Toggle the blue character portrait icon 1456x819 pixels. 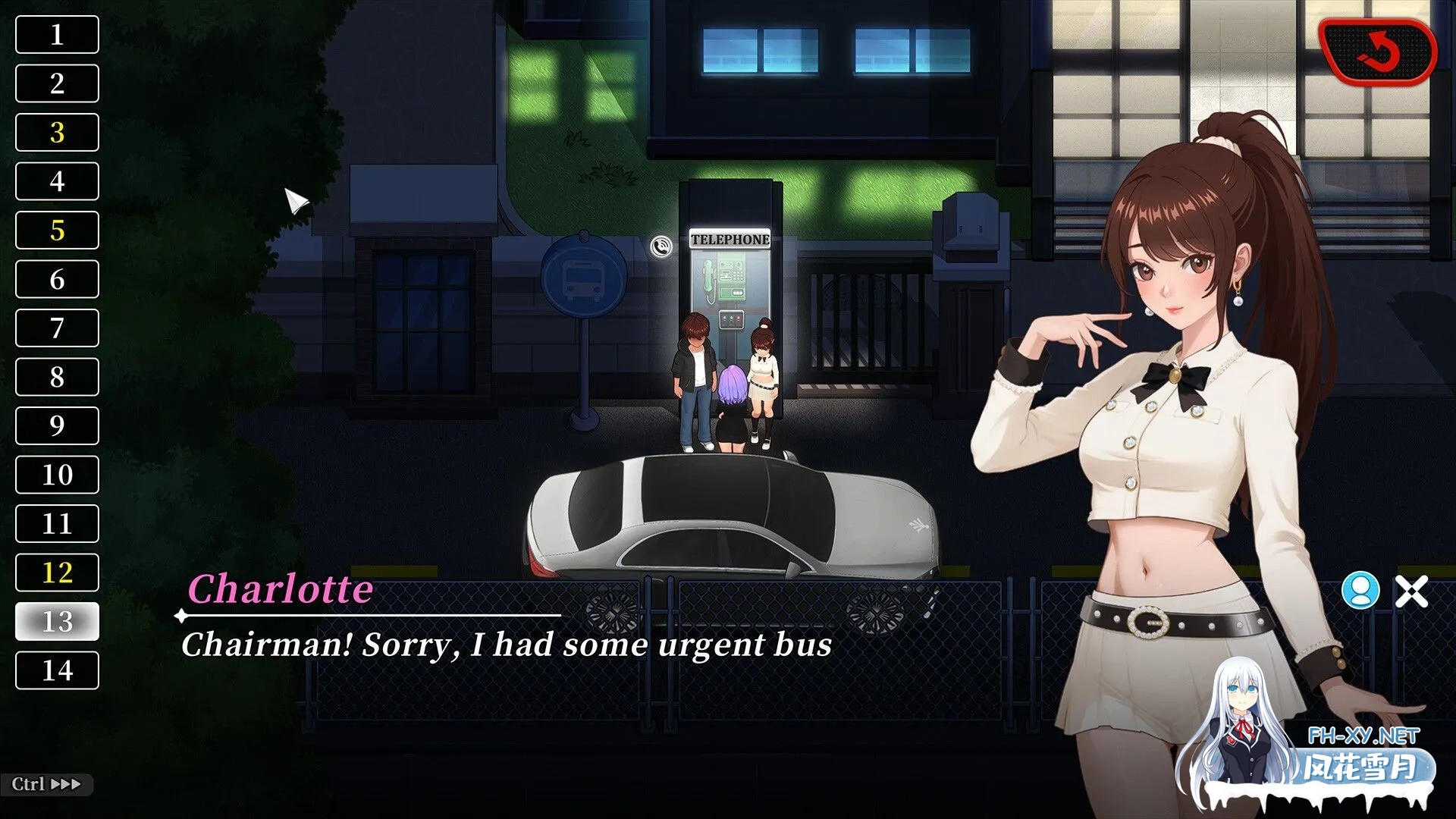point(1360,591)
